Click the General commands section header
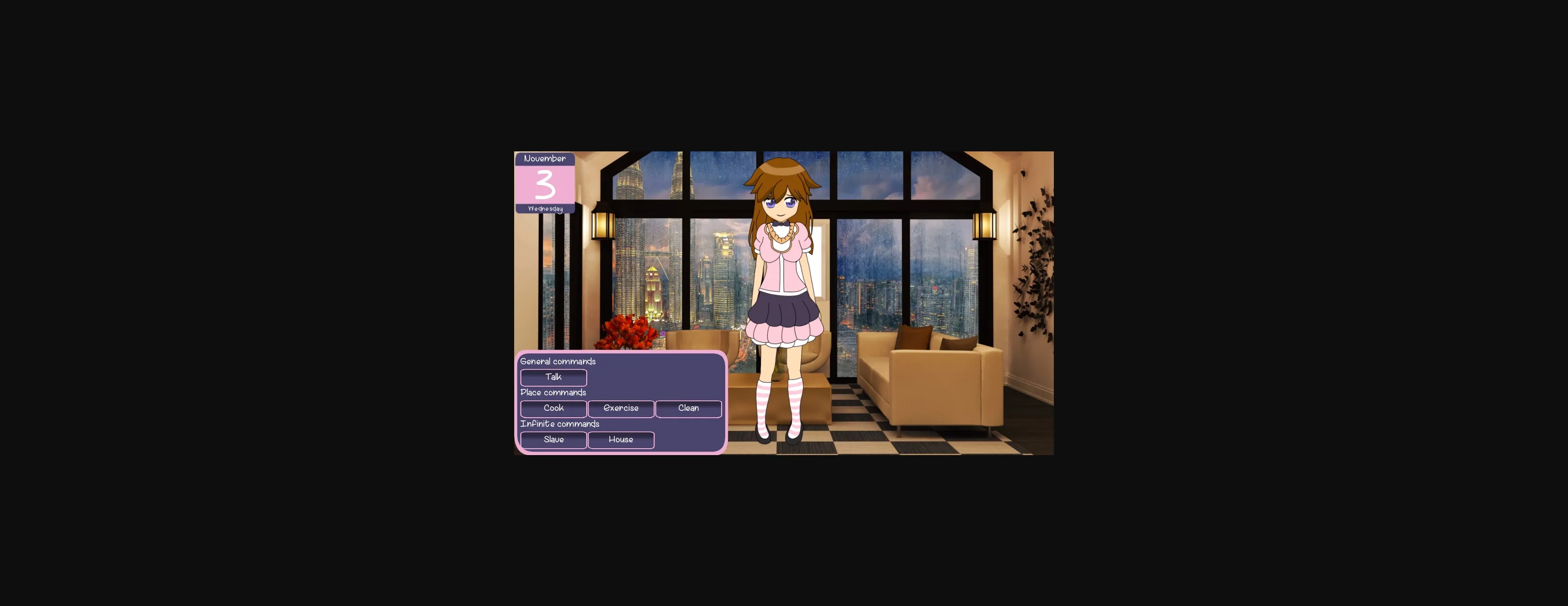 pos(557,361)
